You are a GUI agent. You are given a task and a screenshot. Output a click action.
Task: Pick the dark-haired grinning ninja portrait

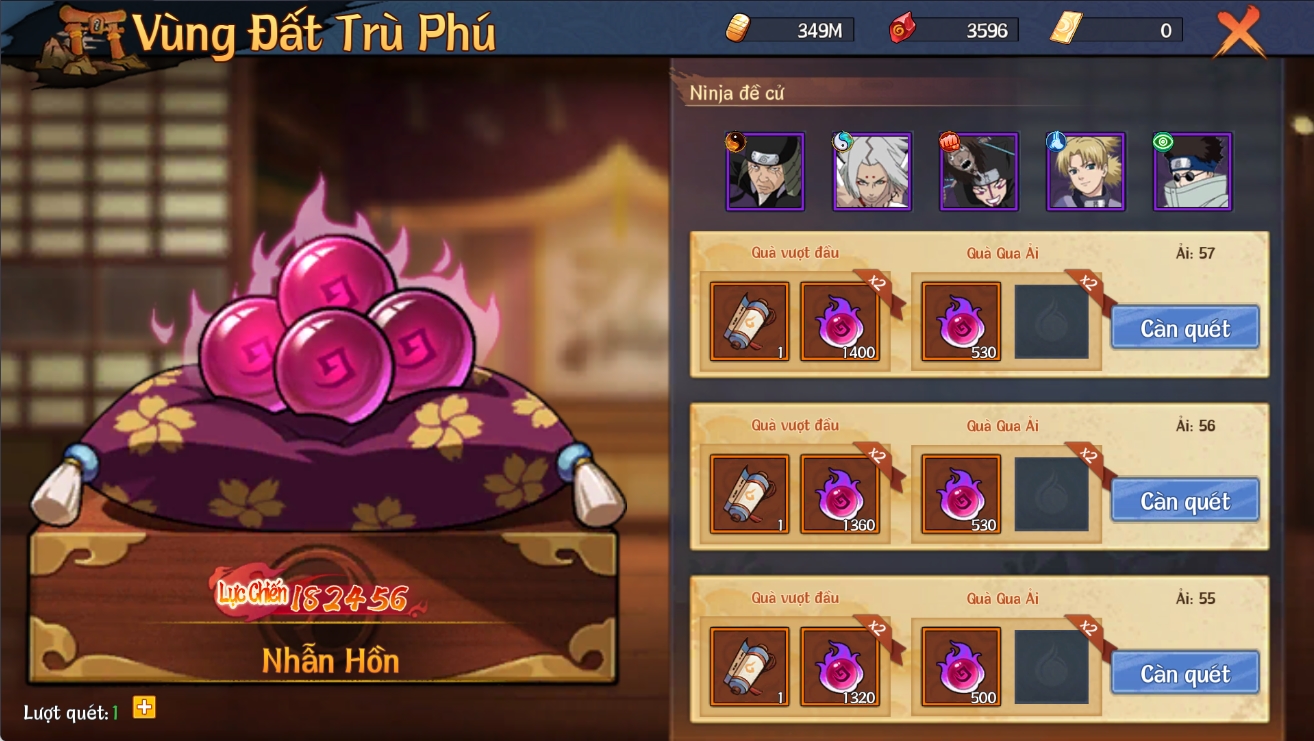point(979,171)
